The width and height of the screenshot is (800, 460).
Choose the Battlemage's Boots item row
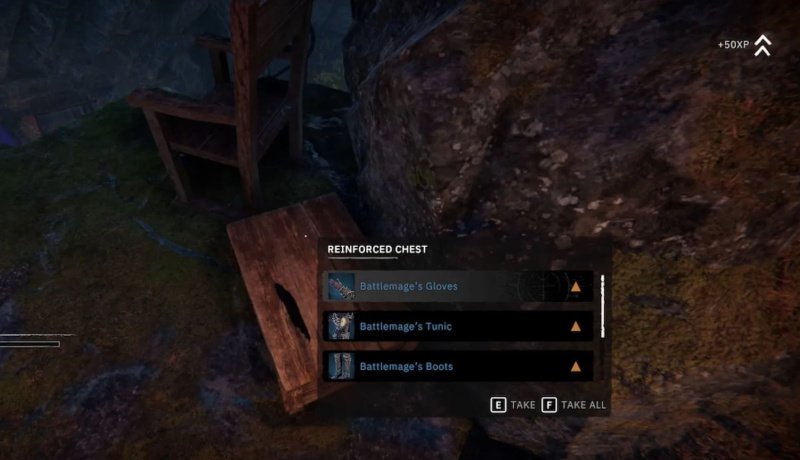459,366
